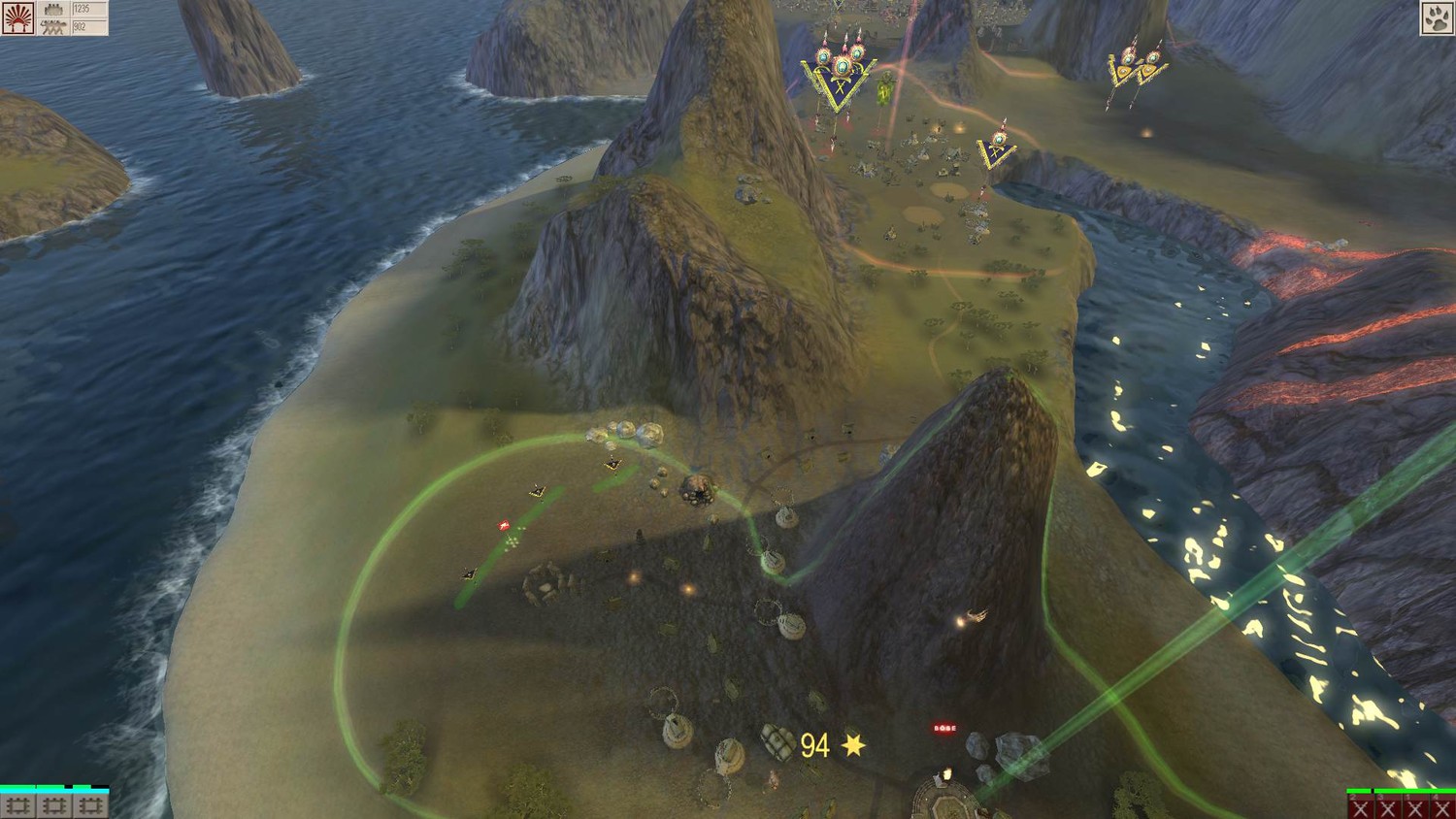Click the paw print icon
This screenshot has height=819, width=1456.
pos(1437,17)
